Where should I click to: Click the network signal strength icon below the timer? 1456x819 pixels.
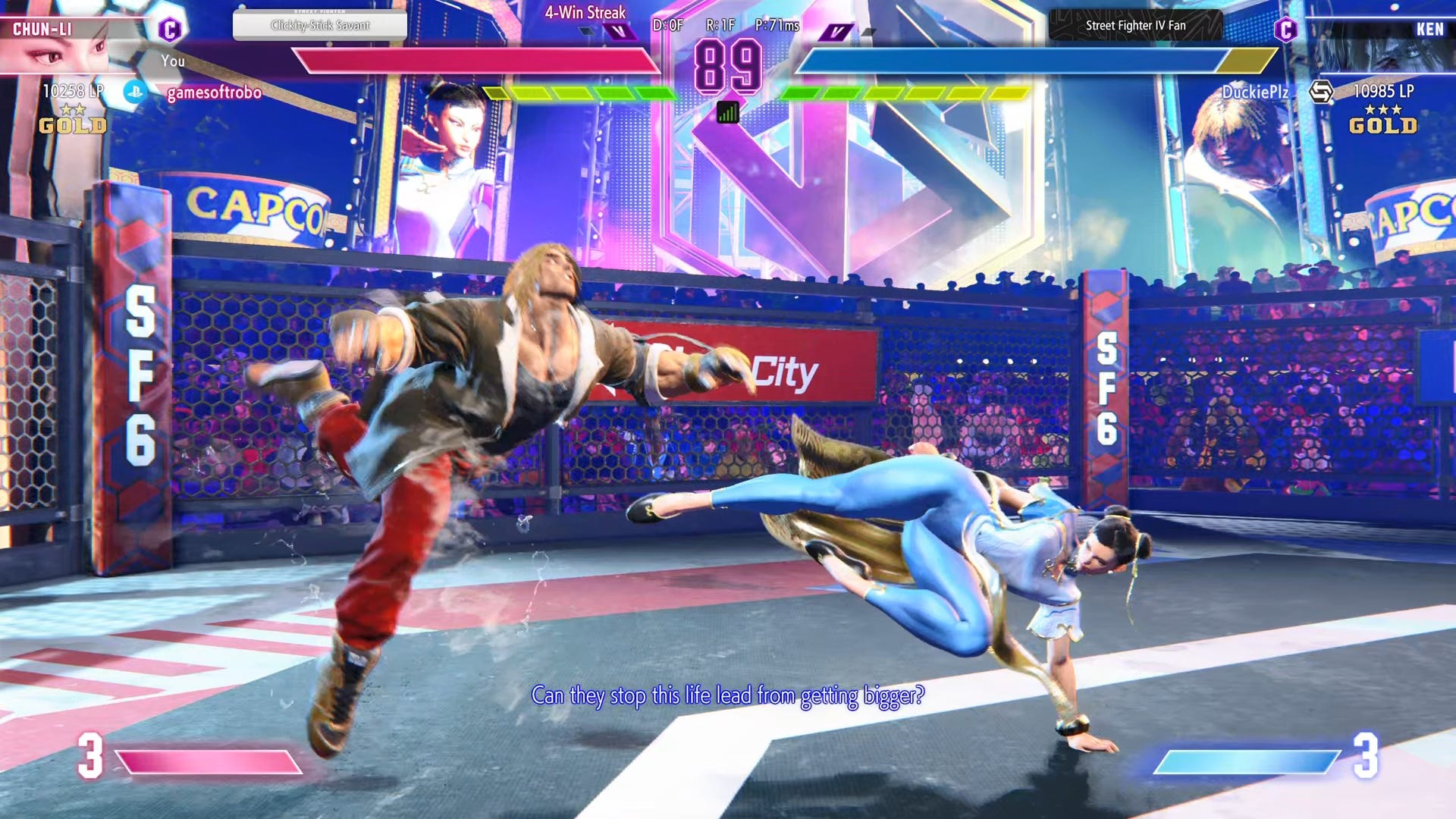727,110
